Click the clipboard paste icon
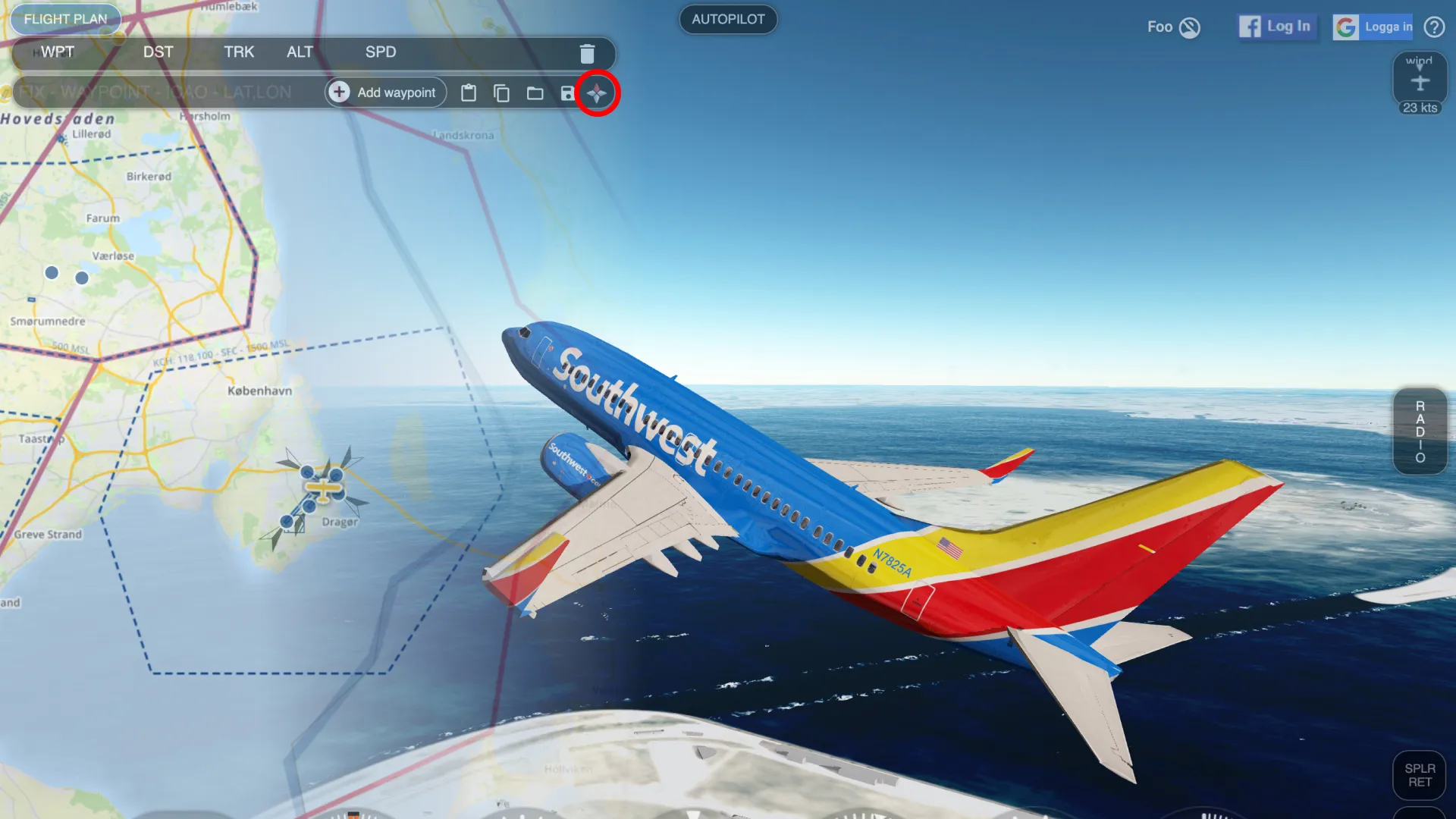Screen dimensions: 1456x819 pyautogui.click(x=469, y=93)
